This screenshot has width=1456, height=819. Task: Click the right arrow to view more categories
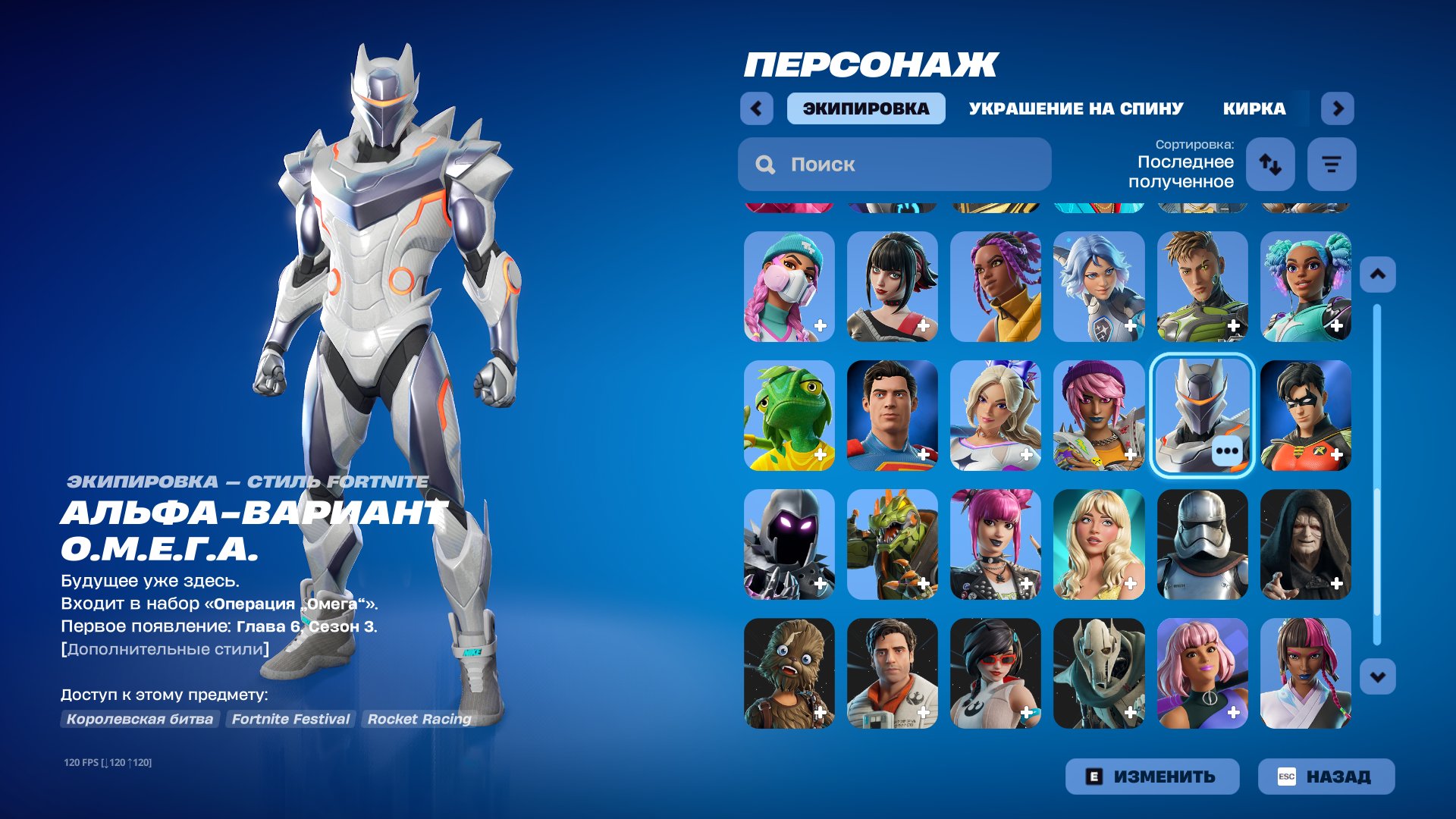pos(1338,108)
